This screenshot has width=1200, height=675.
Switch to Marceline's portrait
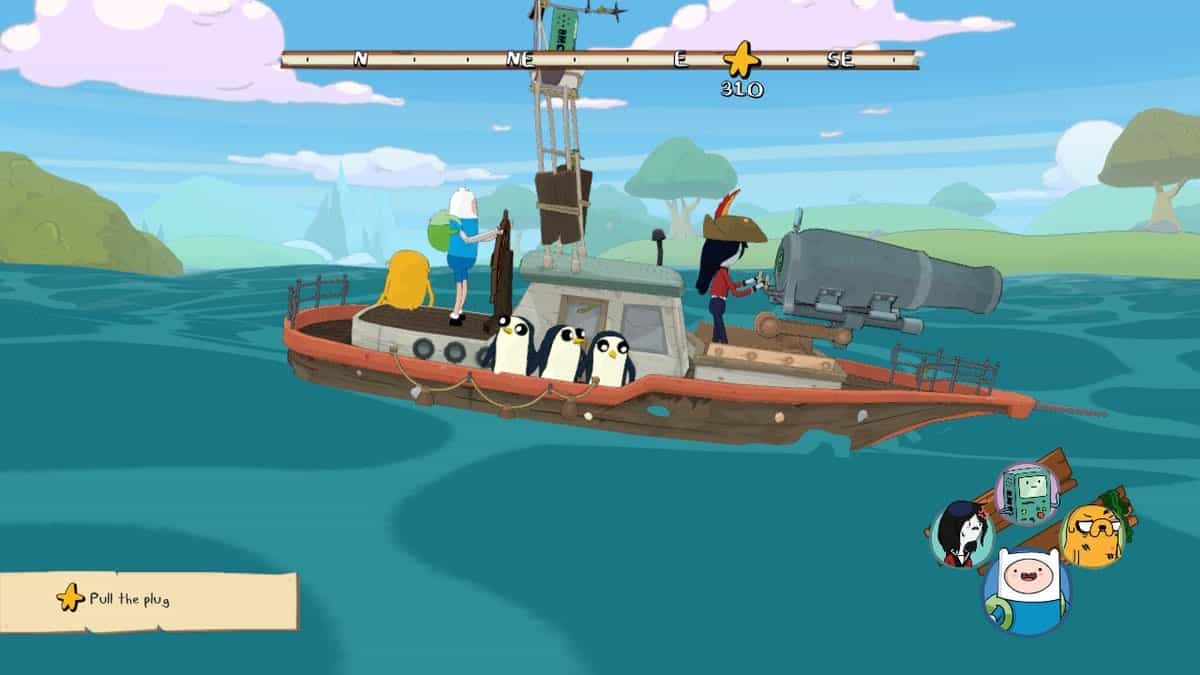coord(962,533)
